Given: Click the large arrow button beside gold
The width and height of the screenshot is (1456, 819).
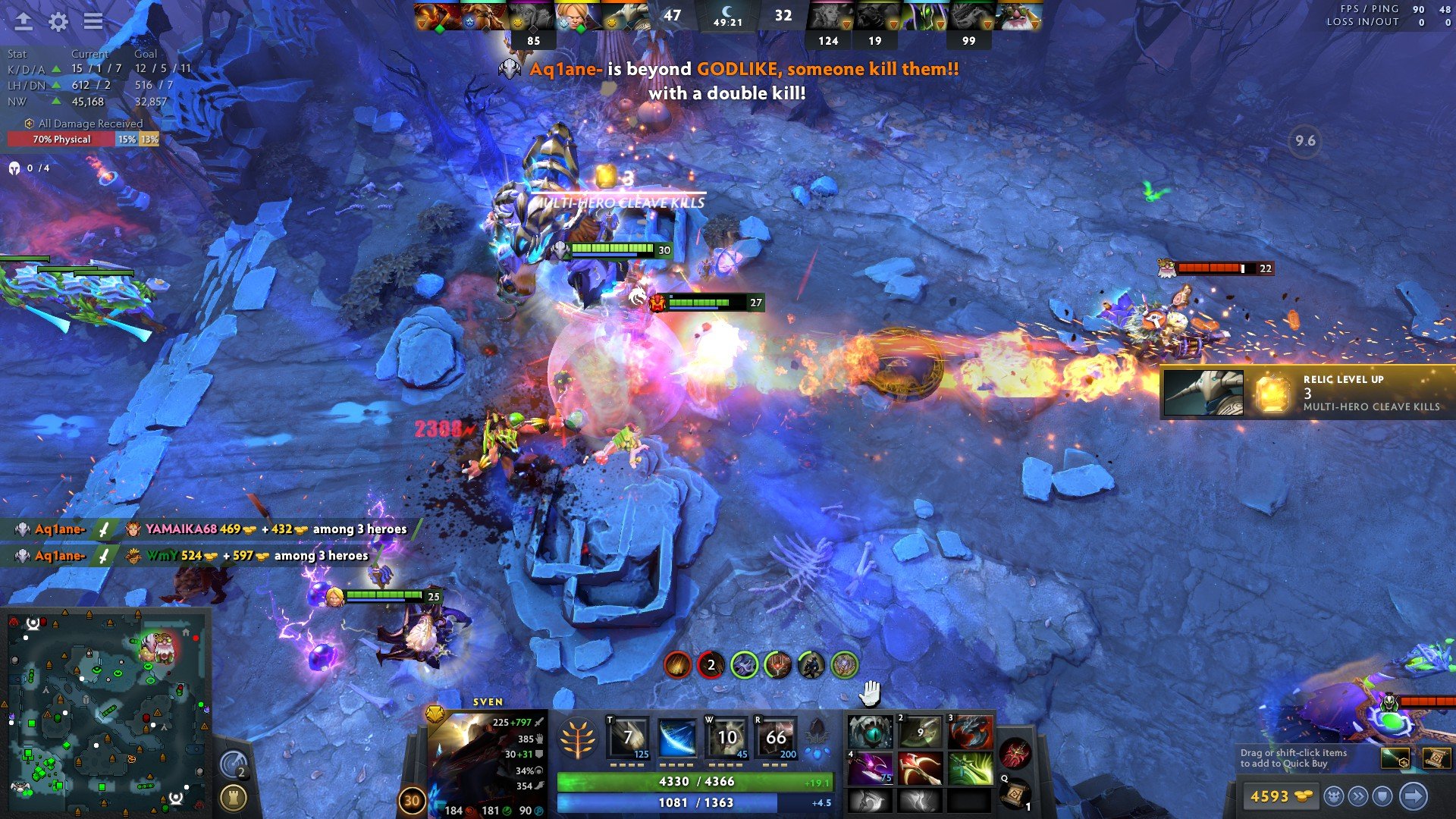Looking at the screenshot, I should (x=1414, y=796).
